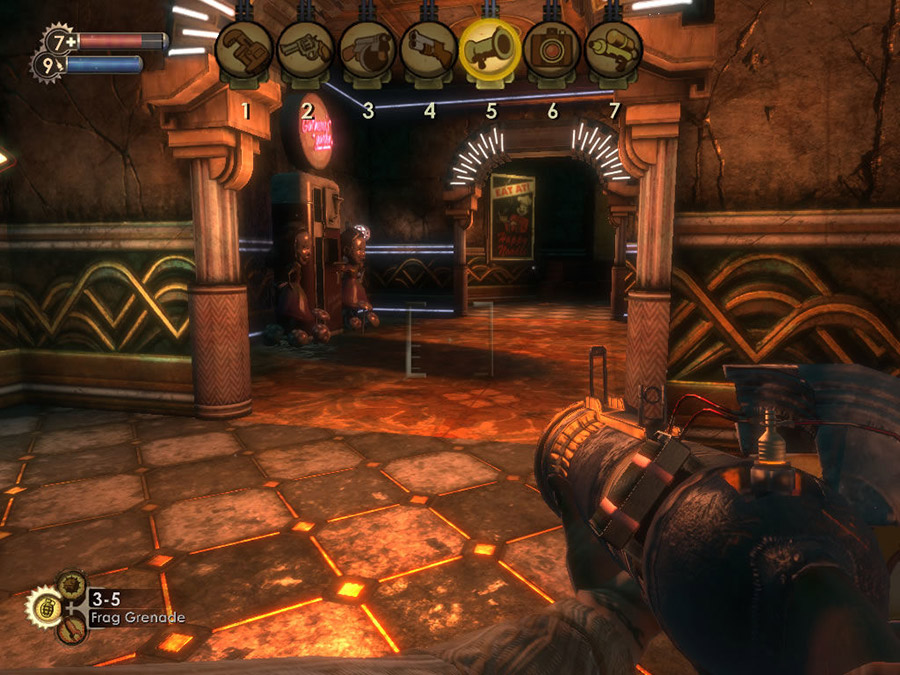Switch ammo to the proximity mine
This screenshot has height=675, width=900.
coord(71,583)
